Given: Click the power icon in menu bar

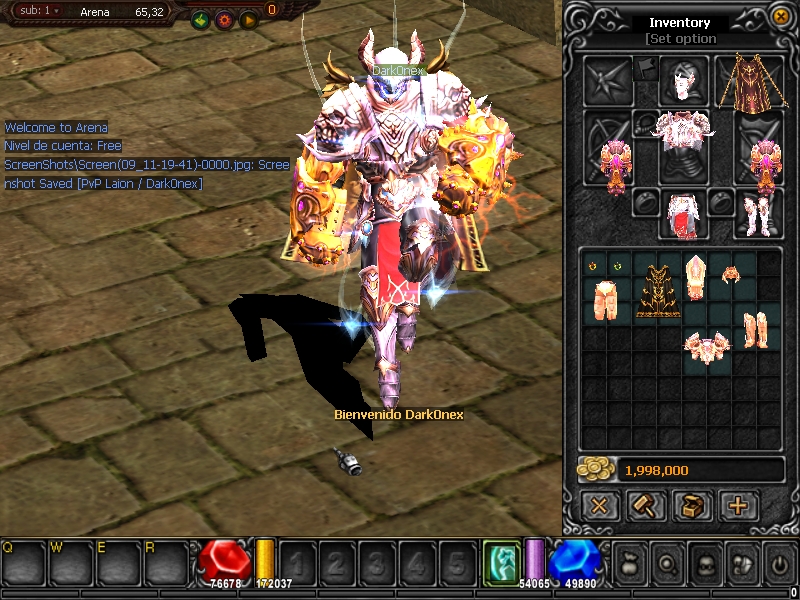Looking at the screenshot, I should pyautogui.click(x=779, y=562).
